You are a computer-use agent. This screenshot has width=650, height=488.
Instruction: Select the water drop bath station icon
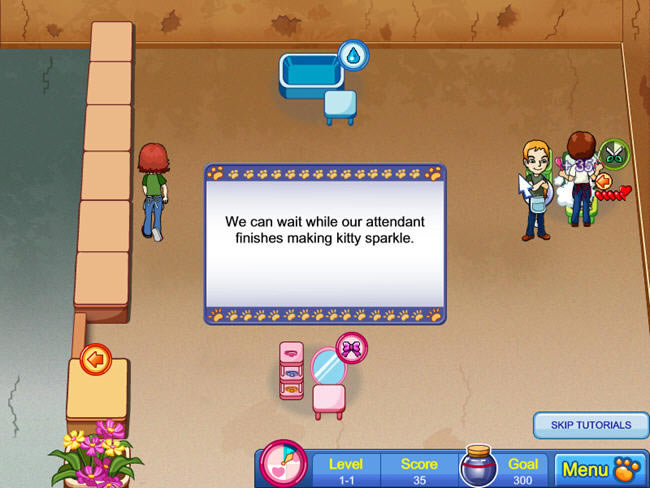tap(353, 56)
